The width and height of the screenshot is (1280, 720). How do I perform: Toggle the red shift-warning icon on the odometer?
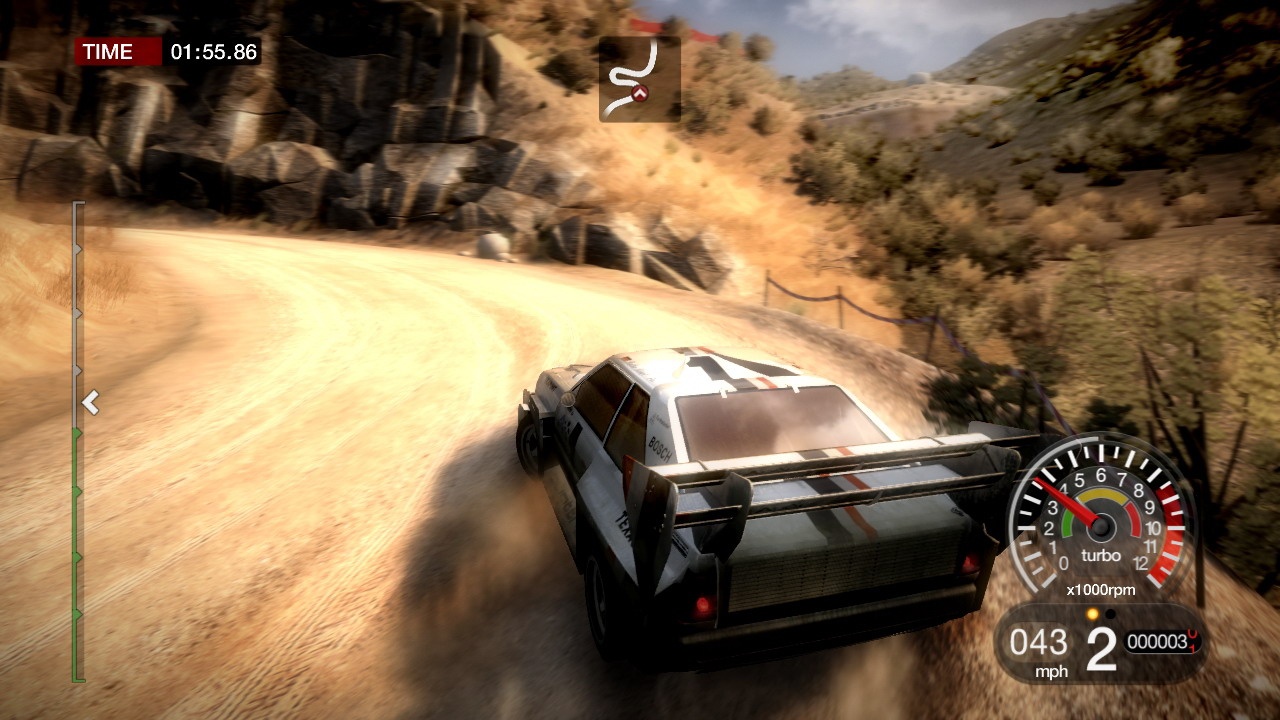click(1191, 640)
